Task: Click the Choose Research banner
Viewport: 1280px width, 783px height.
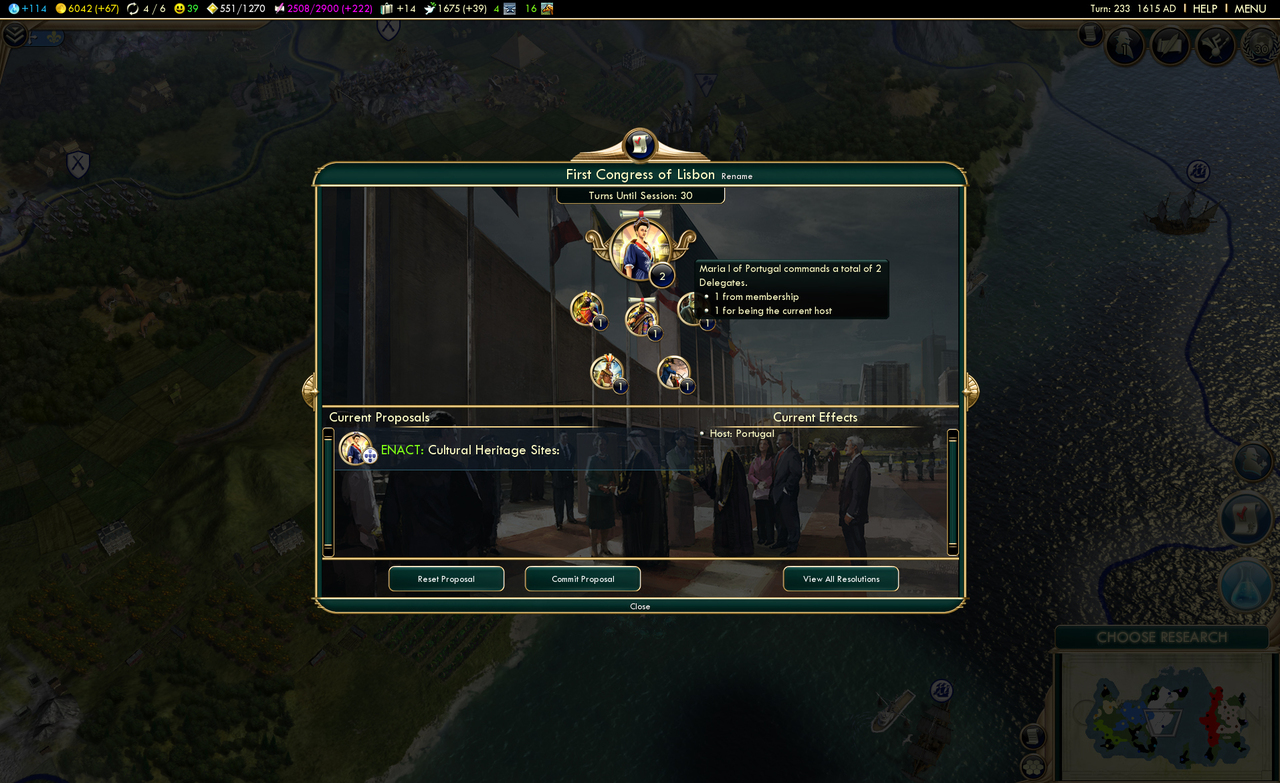Action: [1161, 637]
